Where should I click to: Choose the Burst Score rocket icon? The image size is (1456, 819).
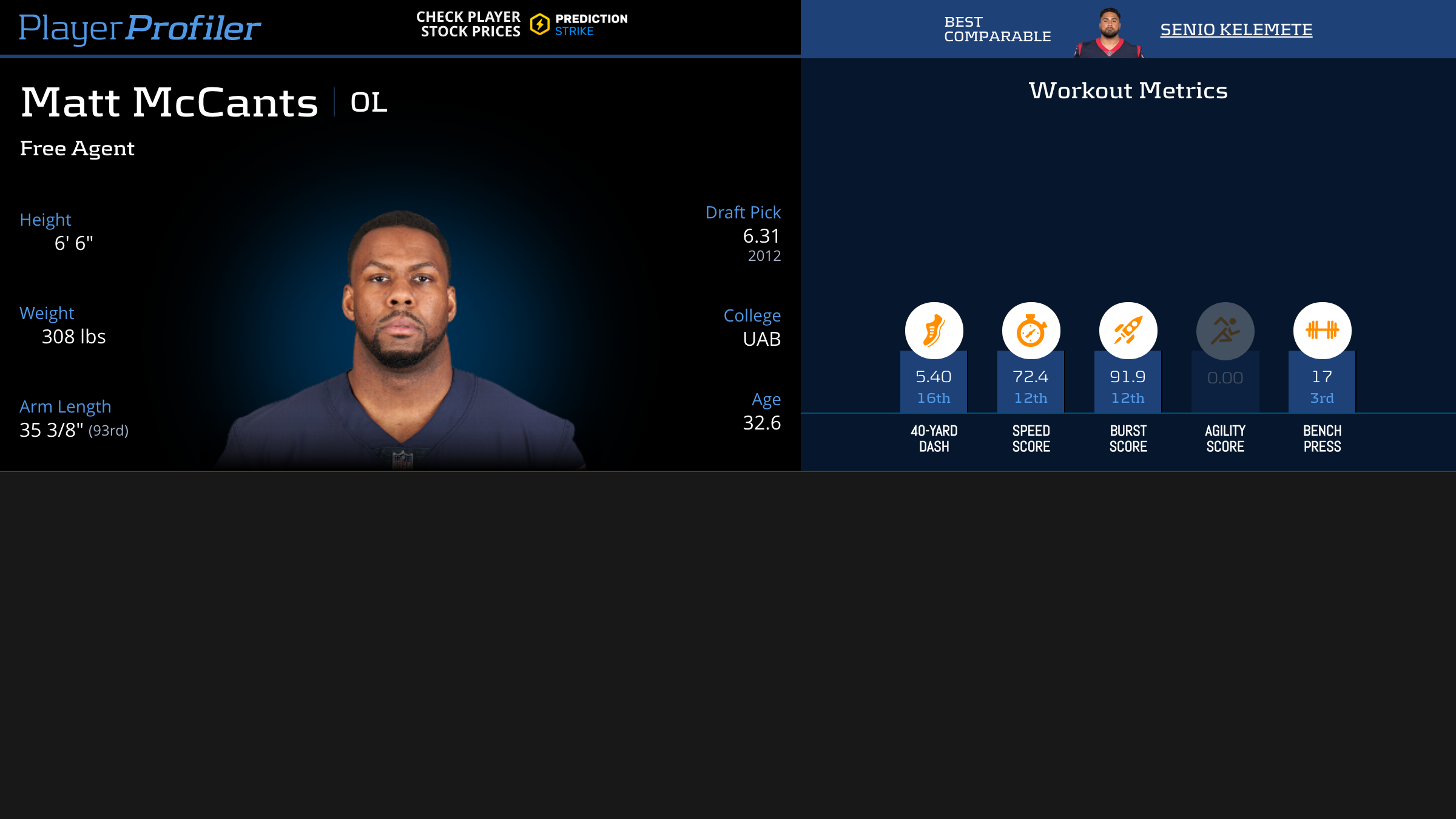[x=1128, y=331]
